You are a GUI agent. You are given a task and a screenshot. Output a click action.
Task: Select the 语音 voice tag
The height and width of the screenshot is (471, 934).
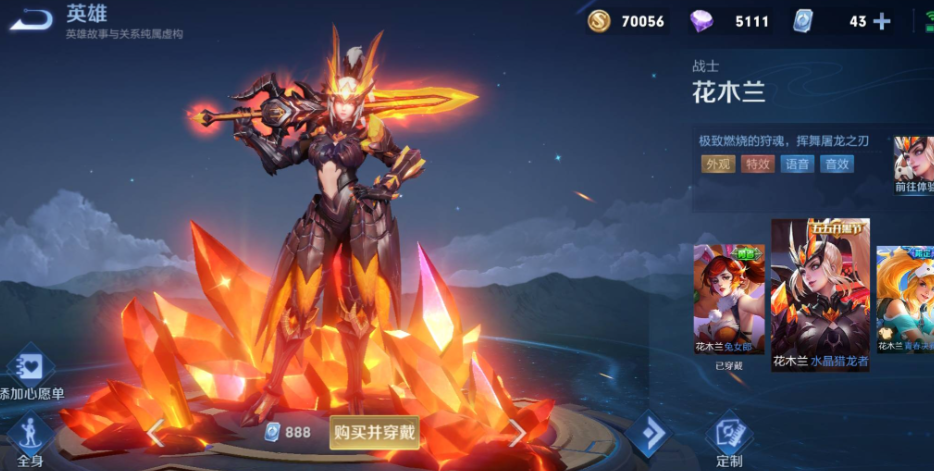coord(796,164)
